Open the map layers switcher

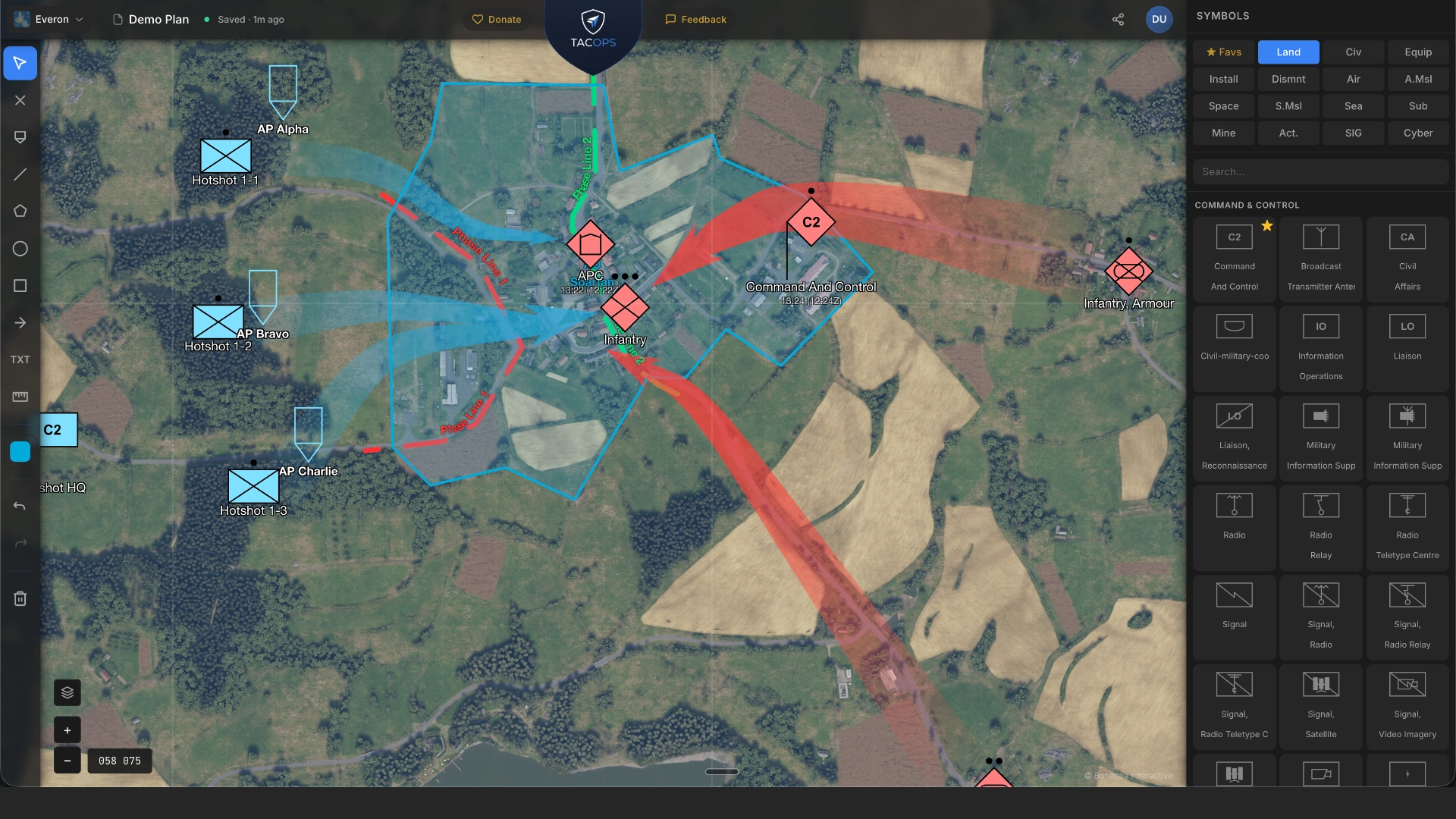click(67, 692)
